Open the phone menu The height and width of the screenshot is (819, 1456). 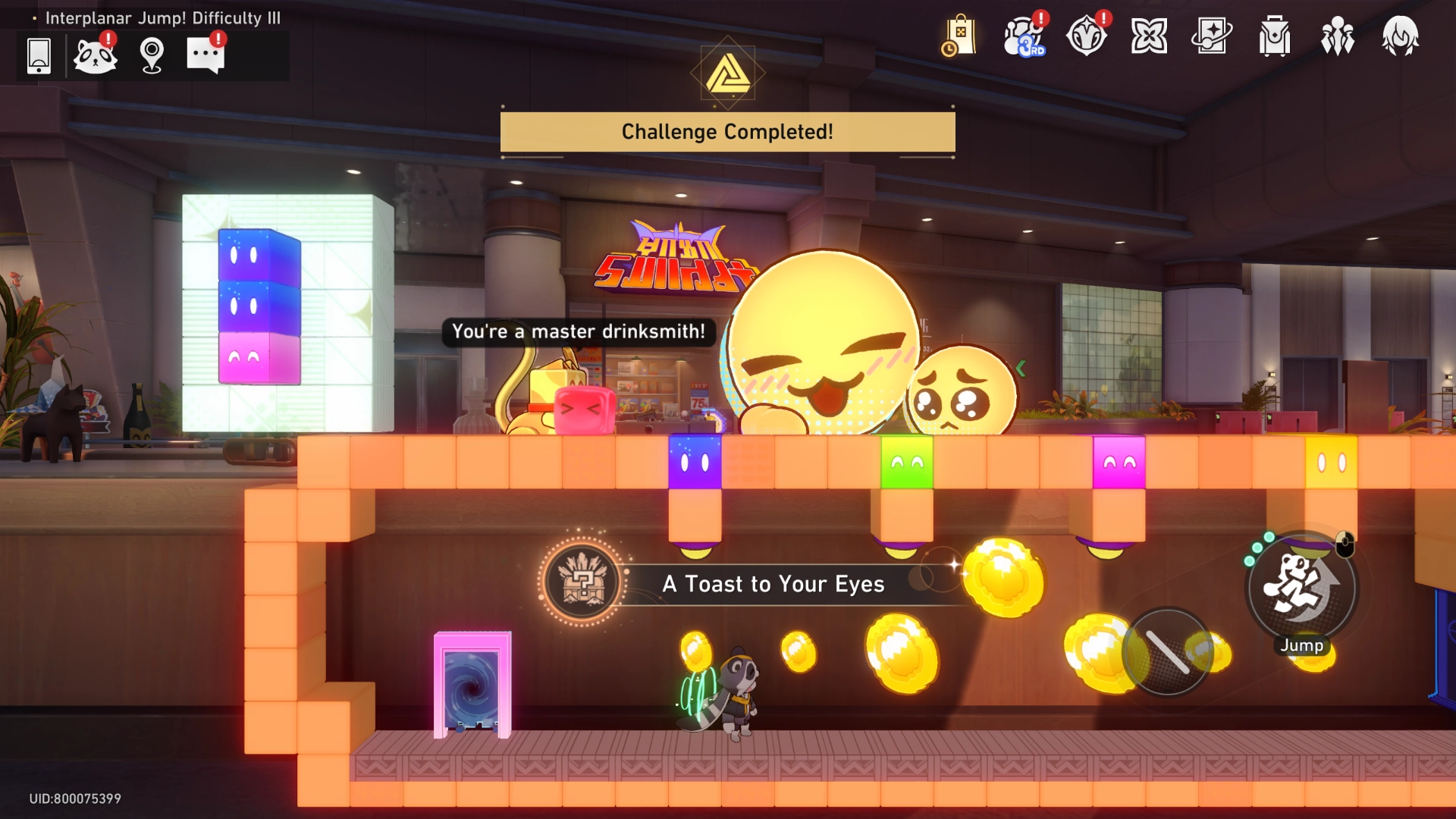click(x=38, y=55)
